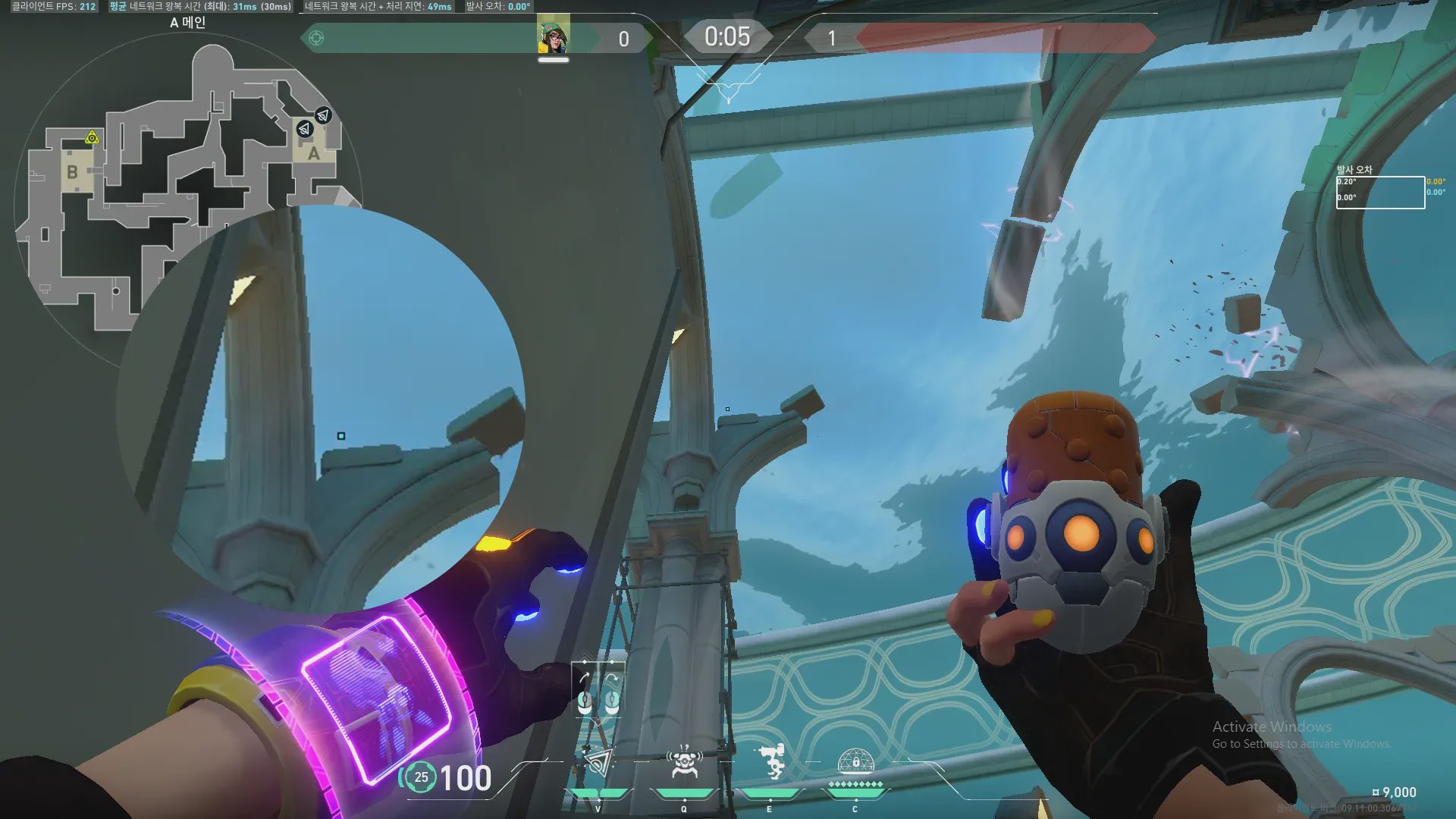The width and height of the screenshot is (1456, 819).
Task: Activate the Alarmbot ability icon
Action: click(684, 762)
